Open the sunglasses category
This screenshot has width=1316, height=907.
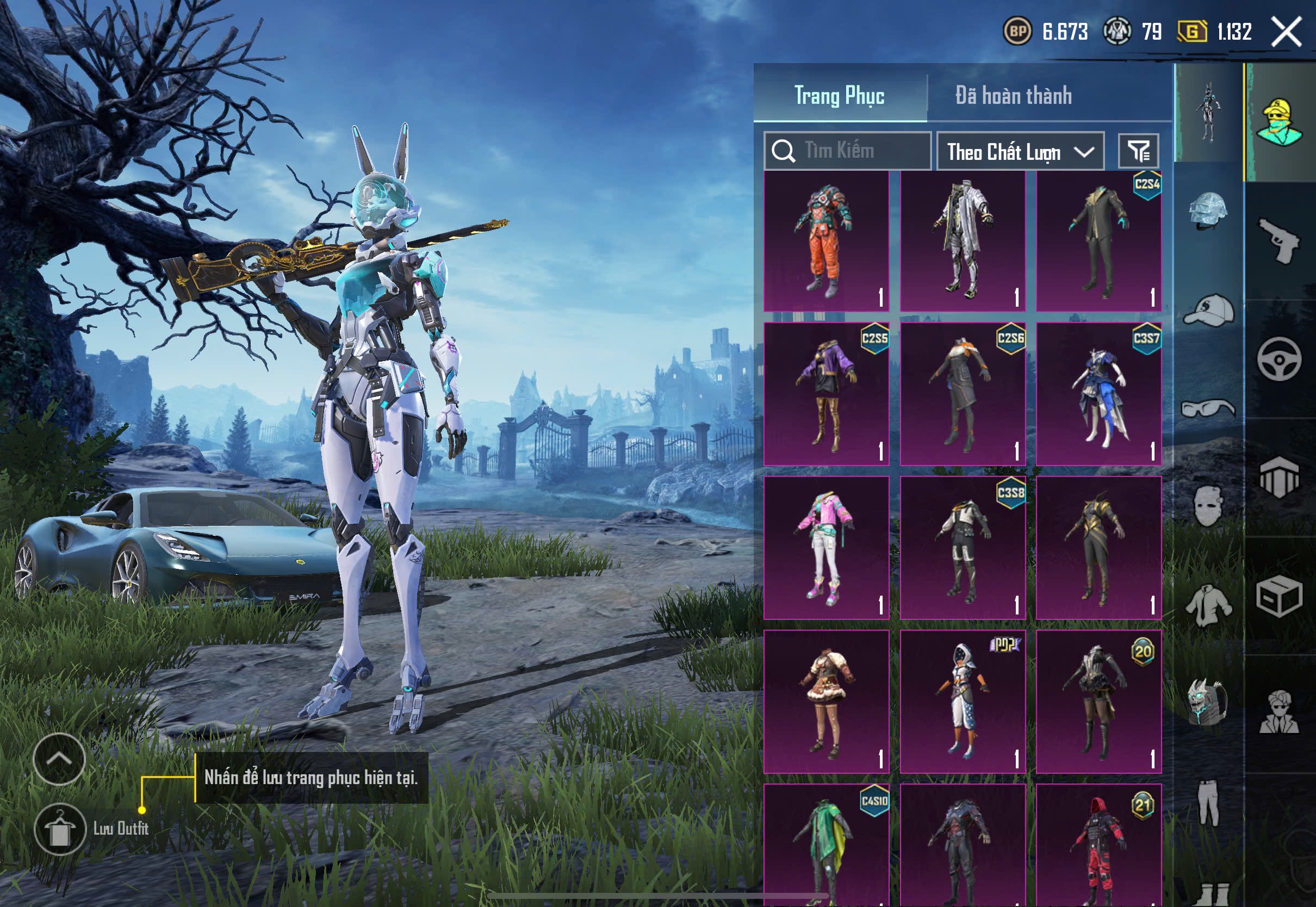coord(1209,408)
